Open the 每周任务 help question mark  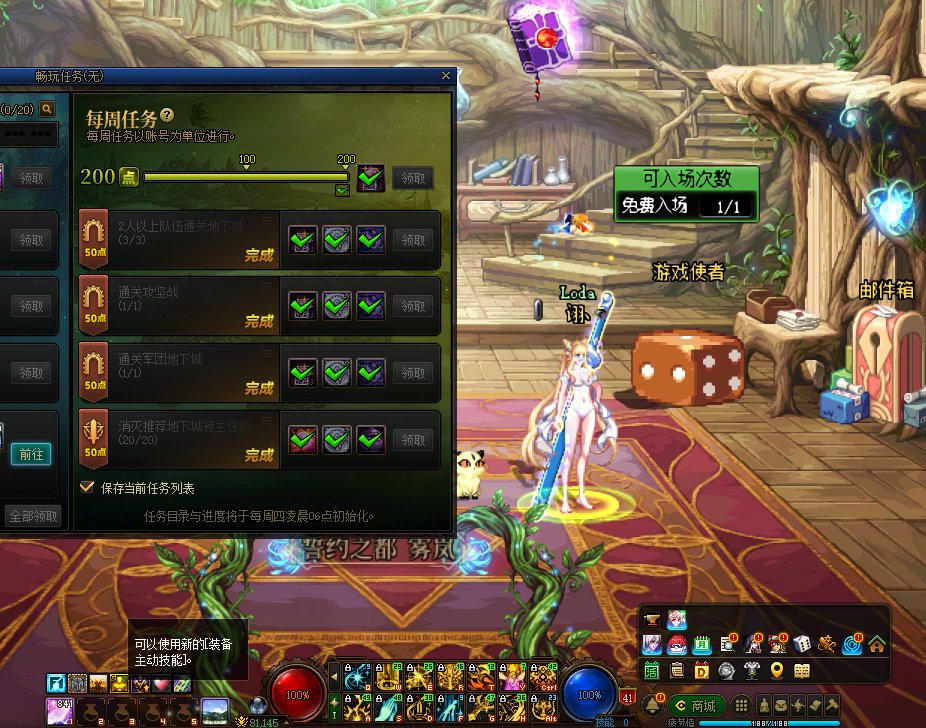[167, 116]
